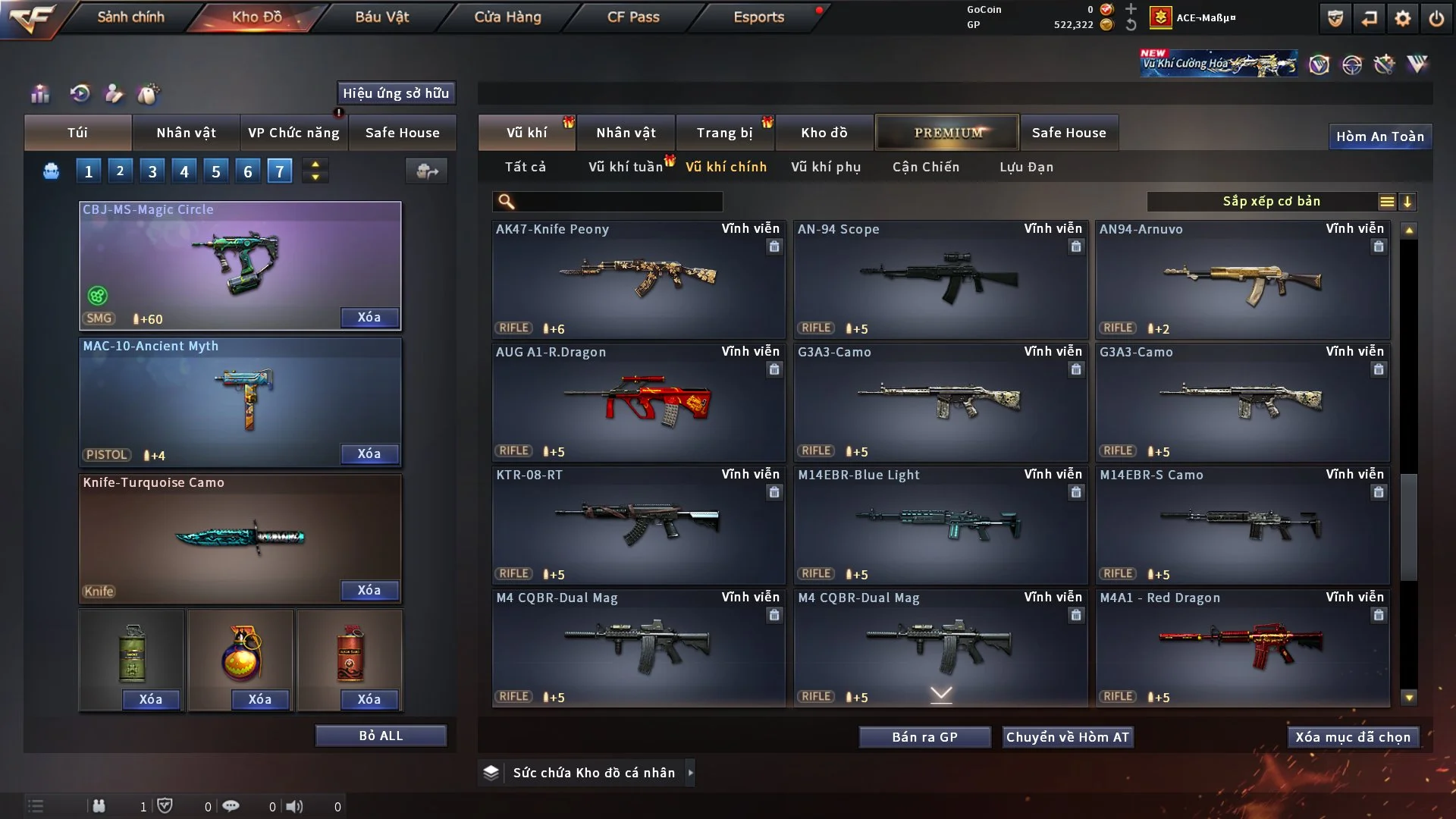The image size is (1456, 819).
Task: Unequip all items with Bỏ ALL
Action: [381, 736]
